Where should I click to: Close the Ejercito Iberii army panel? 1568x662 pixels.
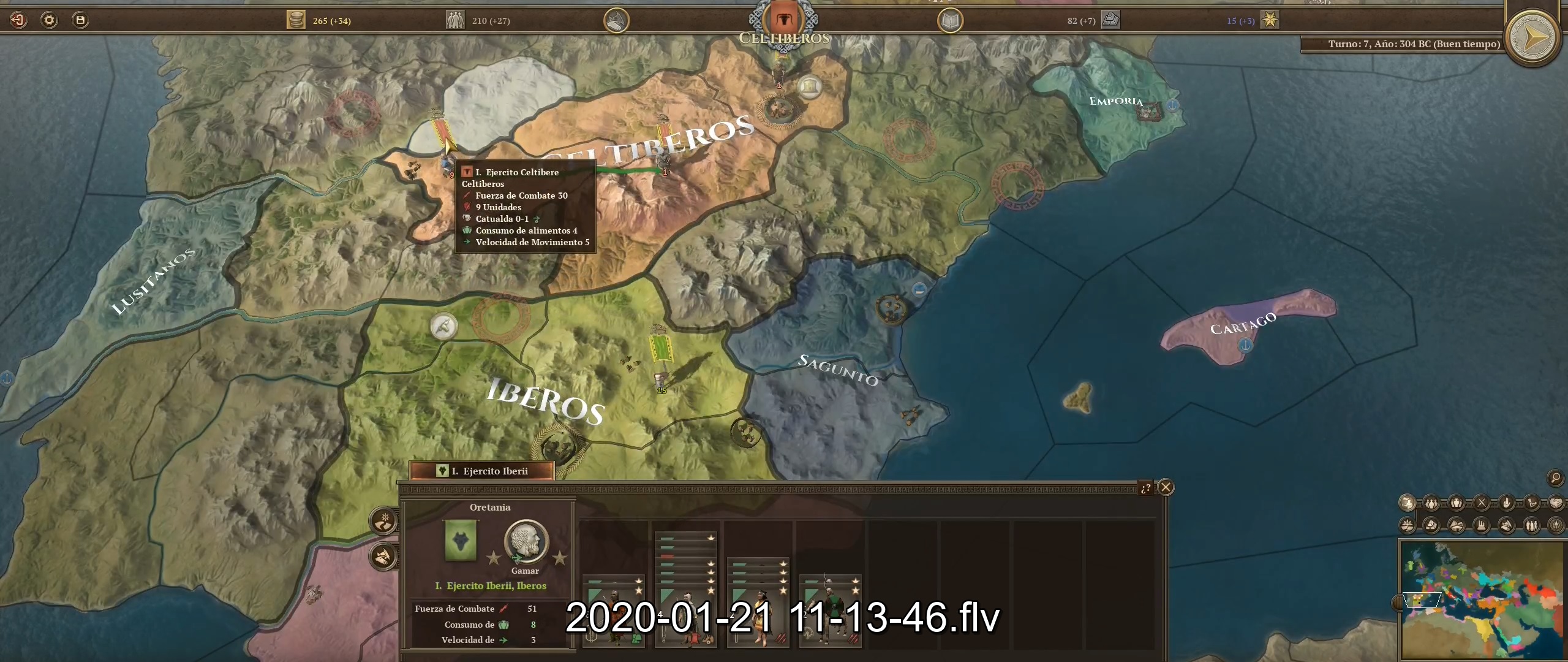click(x=1167, y=488)
